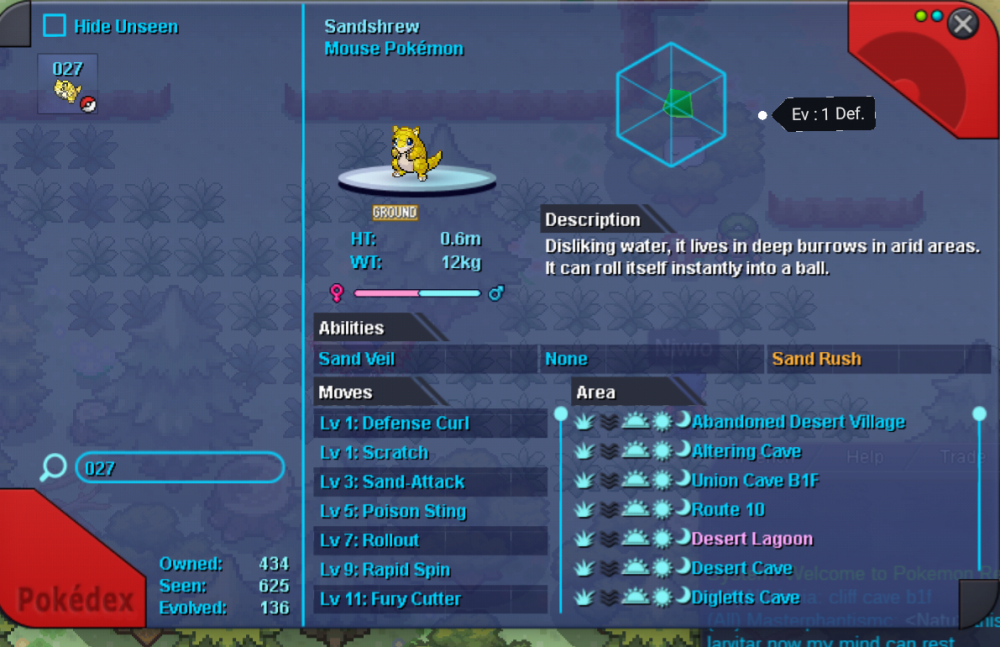Choose the Lv 5: Poison Sting move
This screenshot has height=647, width=1000.
coord(393,511)
